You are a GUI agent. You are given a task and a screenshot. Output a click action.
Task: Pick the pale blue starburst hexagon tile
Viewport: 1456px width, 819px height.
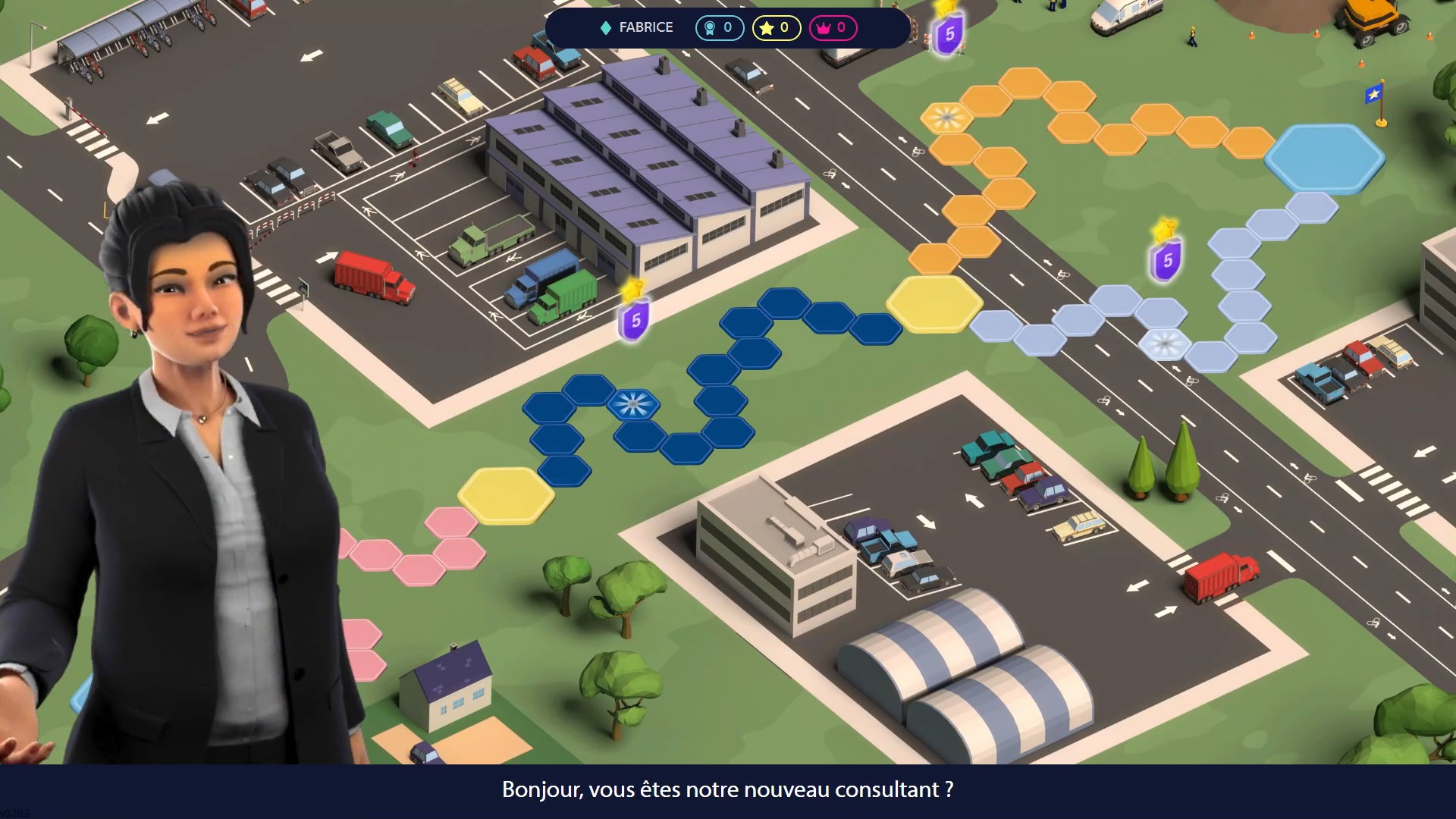[1165, 344]
